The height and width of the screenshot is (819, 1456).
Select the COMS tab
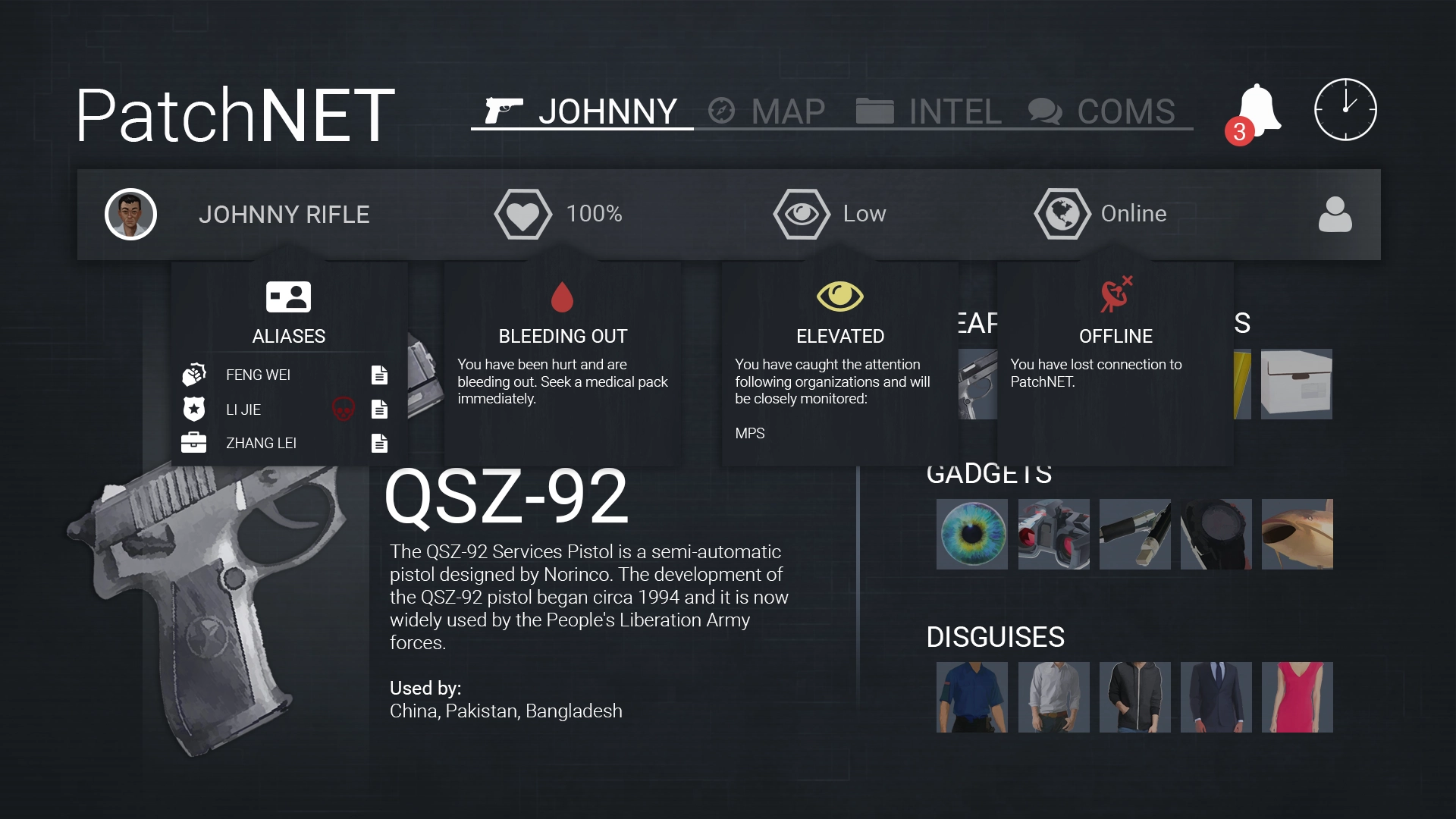(1102, 111)
